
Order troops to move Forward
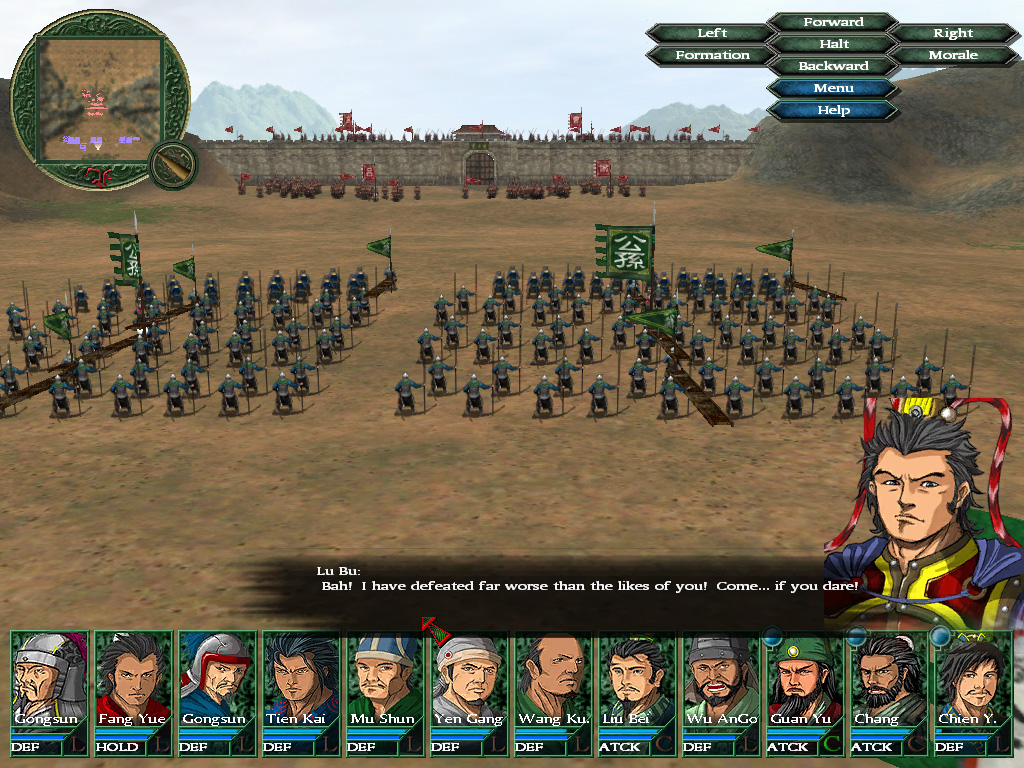pos(833,22)
